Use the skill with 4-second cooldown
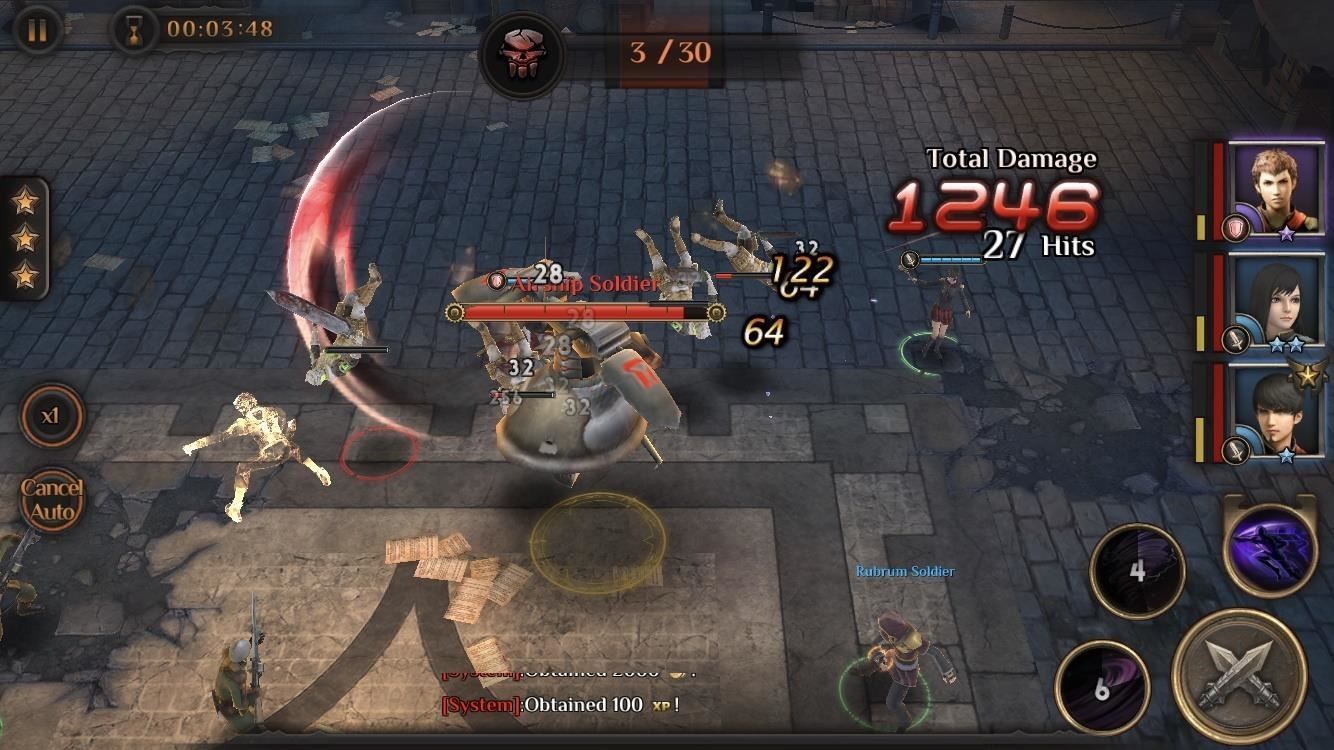The image size is (1334, 750). [1140, 573]
